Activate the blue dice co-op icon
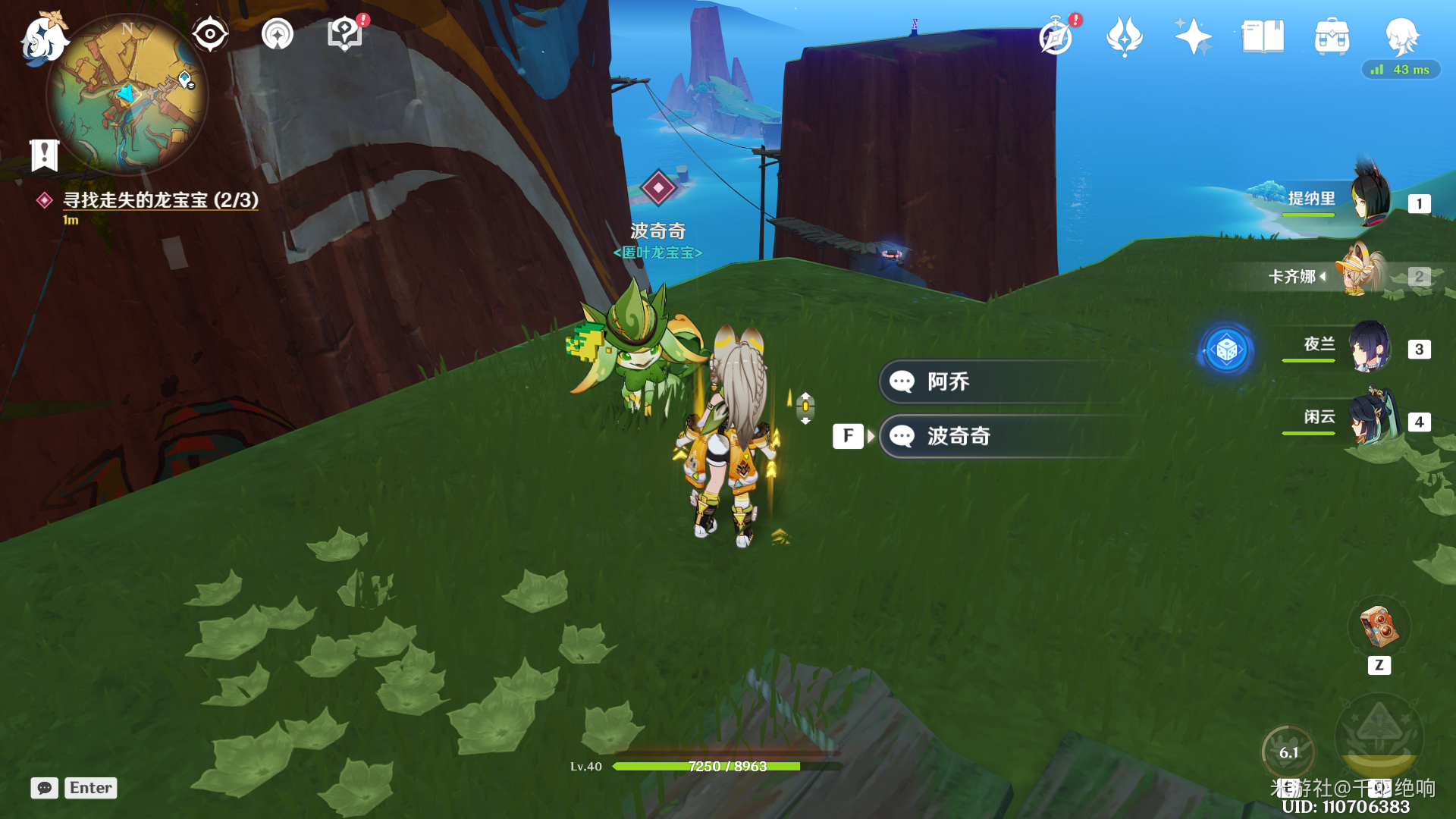The height and width of the screenshot is (819, 1456). [1226, 350]
